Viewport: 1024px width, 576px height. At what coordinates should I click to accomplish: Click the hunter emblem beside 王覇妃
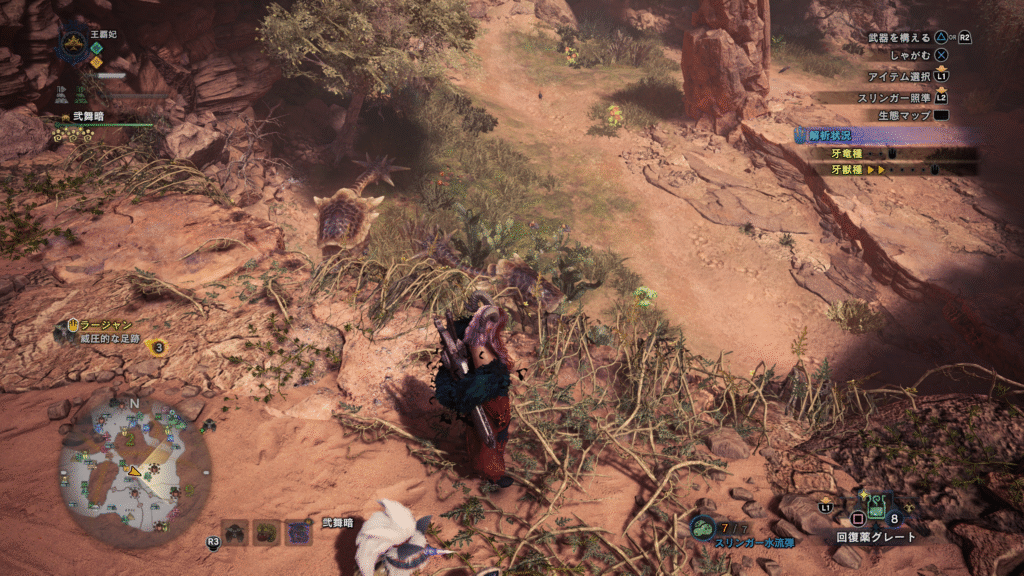tap(73, 43)
